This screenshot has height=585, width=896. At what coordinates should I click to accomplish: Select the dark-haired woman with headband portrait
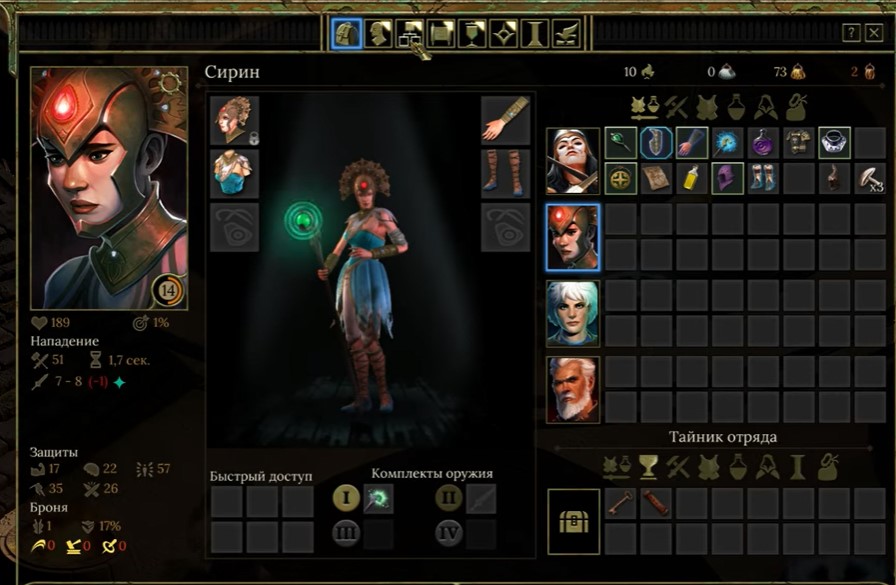point(573,160)
